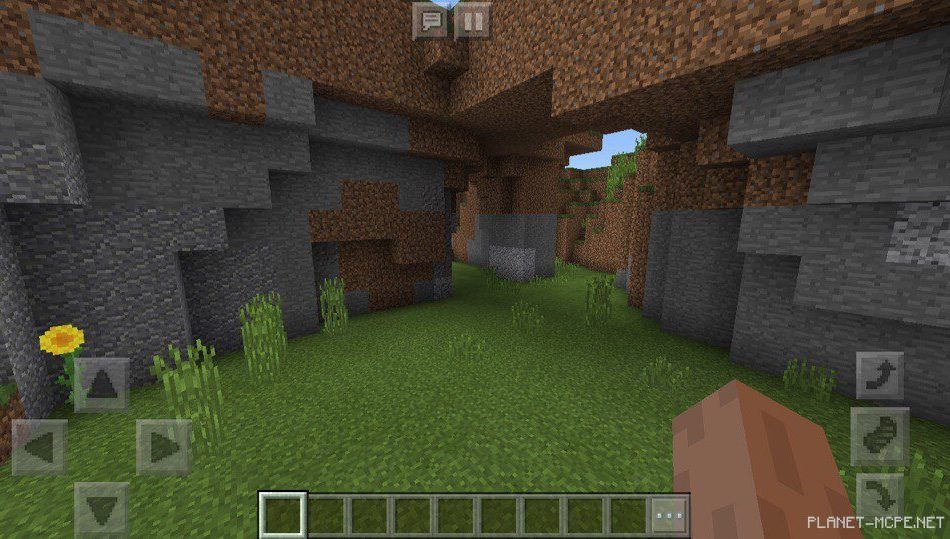Tap the move forward up-arrow button
Image resolution: width=950 pixels, height=539 pixels.
(x=101, y=385)
